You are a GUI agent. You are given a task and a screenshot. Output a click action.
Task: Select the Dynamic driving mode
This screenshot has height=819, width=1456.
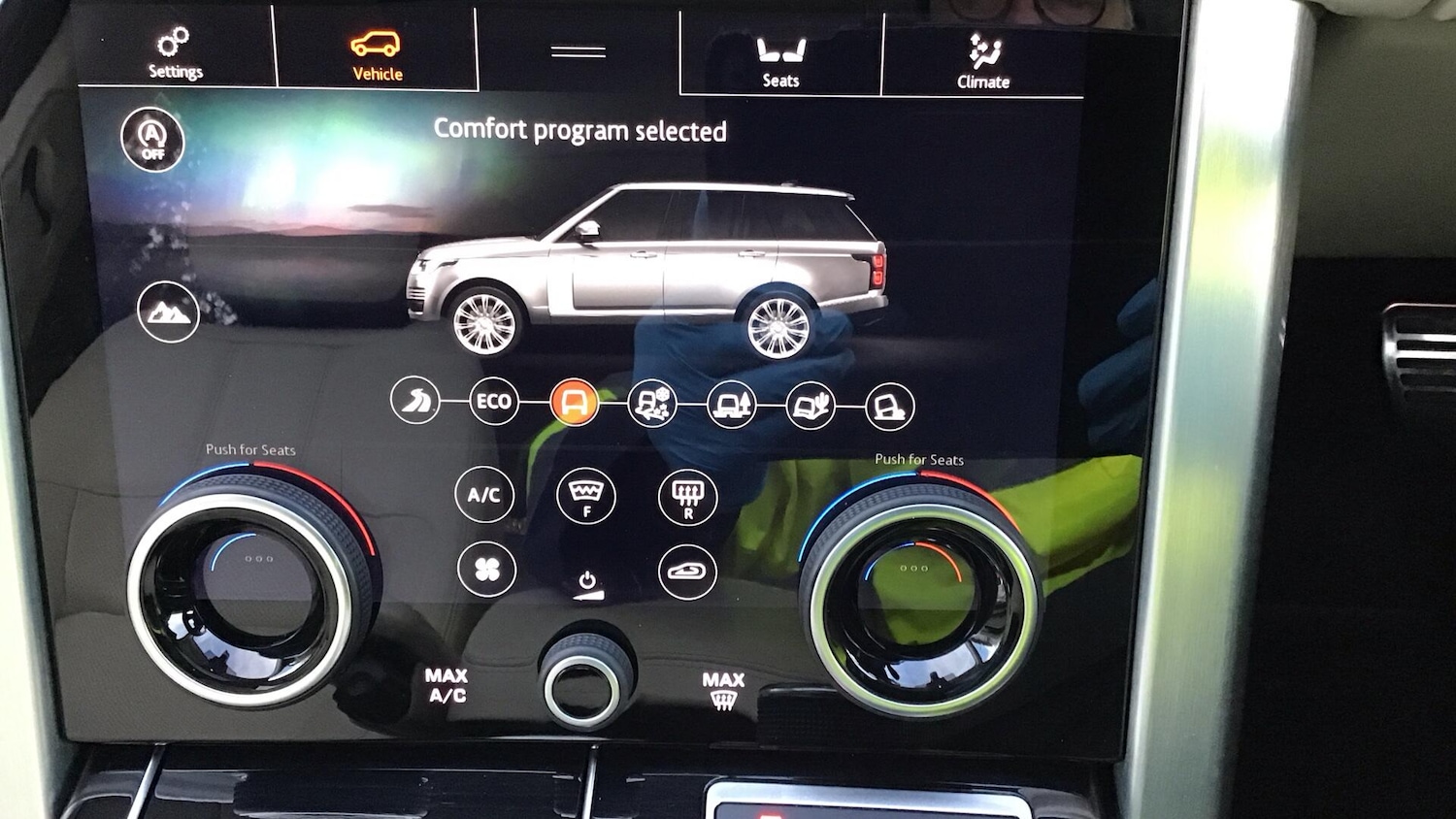(x=414, y=401)
